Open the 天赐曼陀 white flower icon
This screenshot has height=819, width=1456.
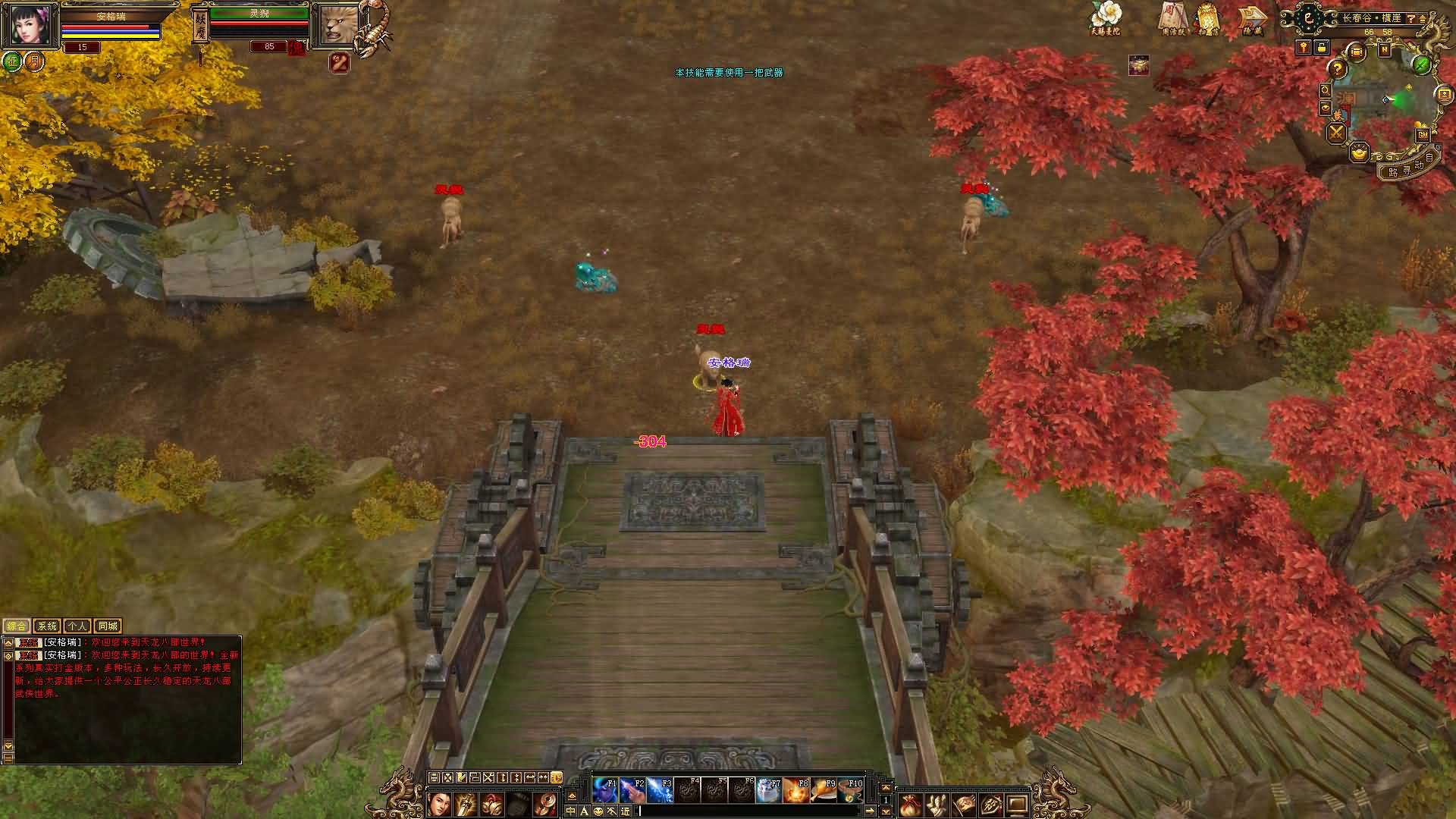coord(1105,17)
